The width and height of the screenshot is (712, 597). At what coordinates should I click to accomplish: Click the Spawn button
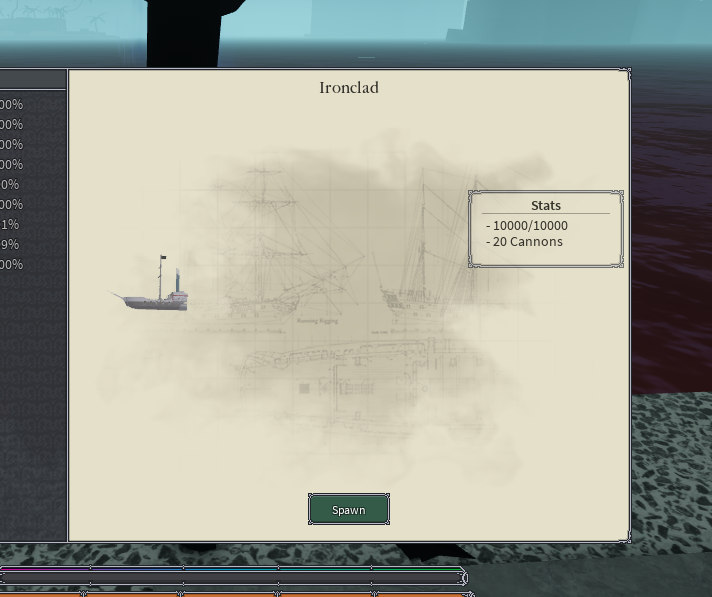(x=348, y=509)
